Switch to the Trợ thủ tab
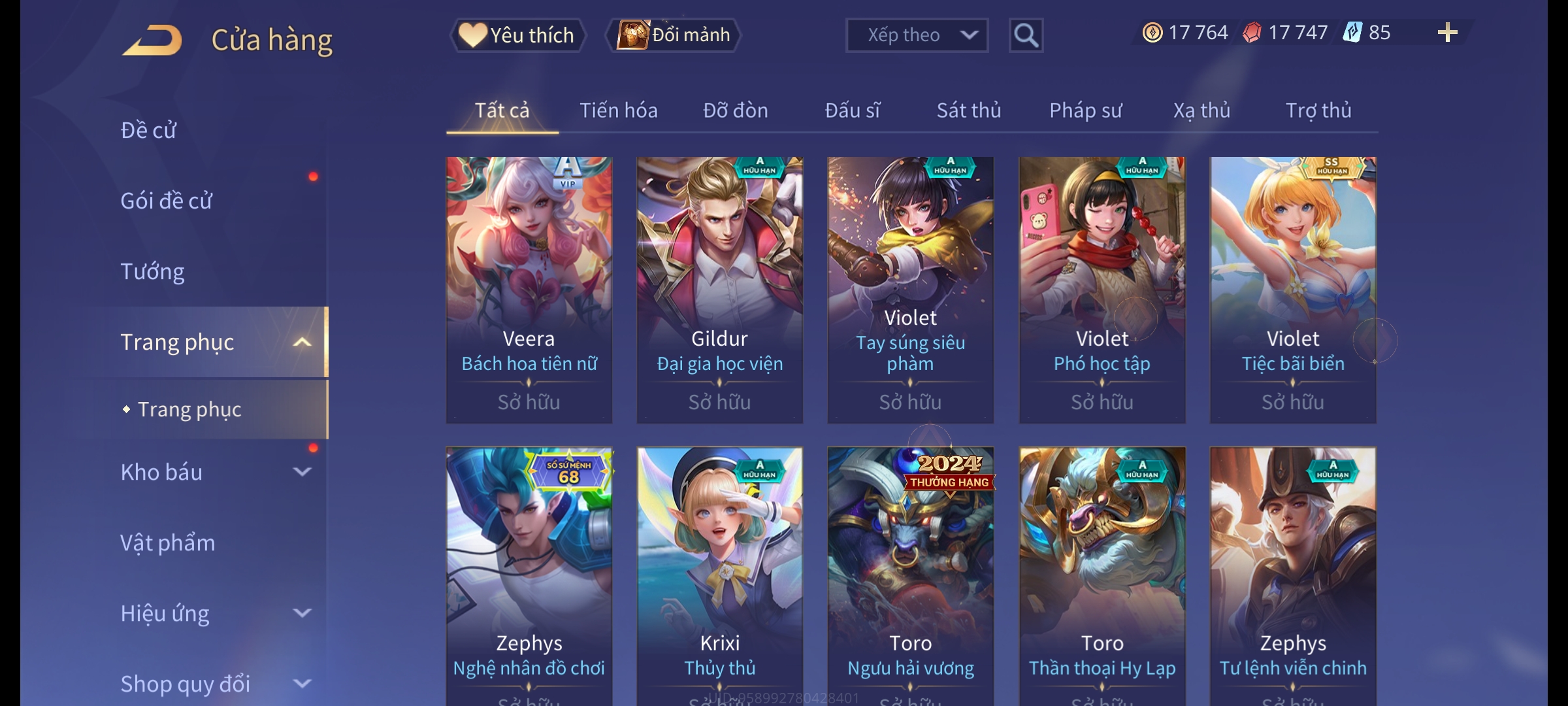This screenshot has width=1568, height=706. pos(1318,110)
